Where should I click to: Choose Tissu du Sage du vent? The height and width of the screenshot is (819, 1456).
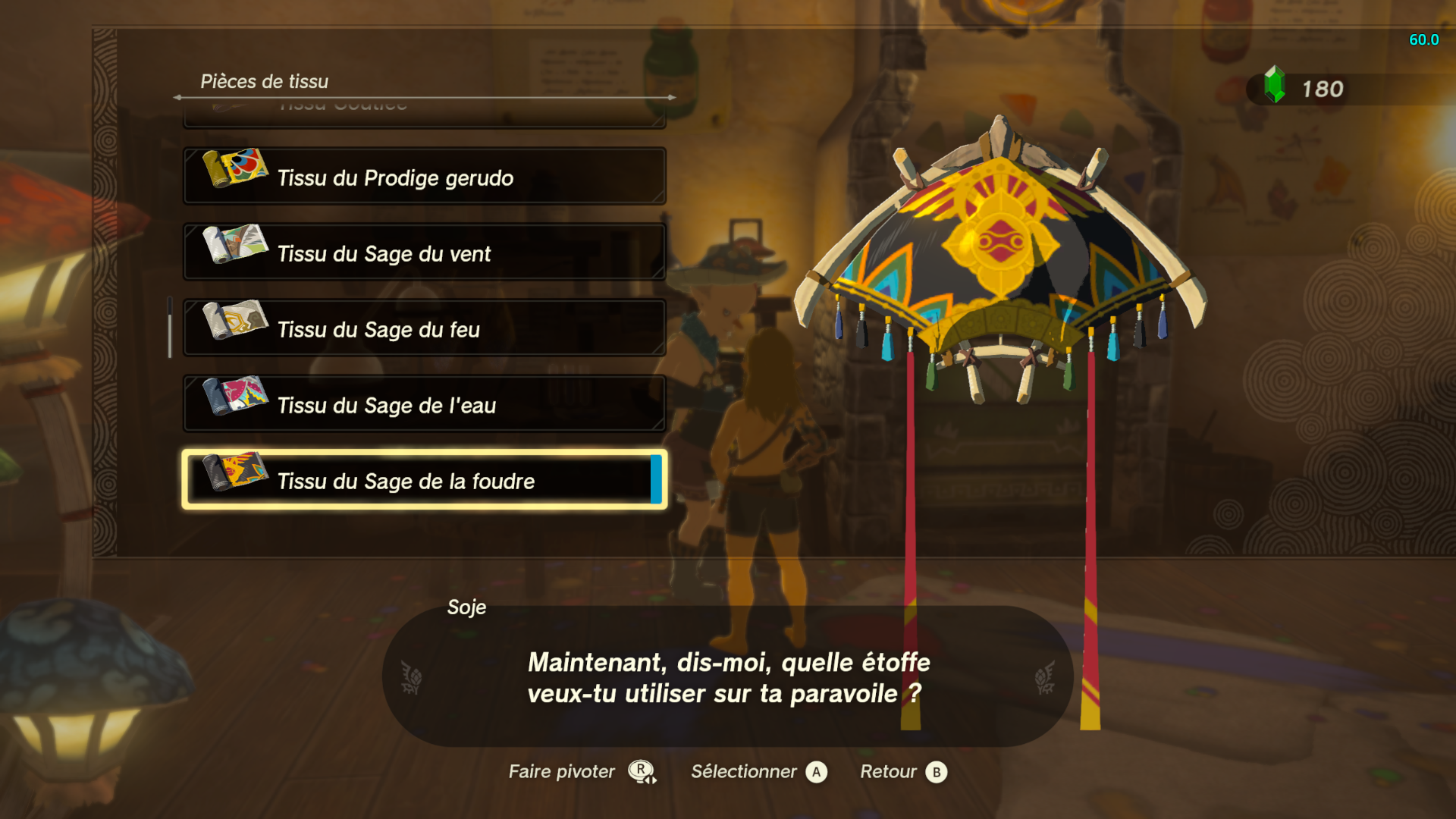pos(425,253)
